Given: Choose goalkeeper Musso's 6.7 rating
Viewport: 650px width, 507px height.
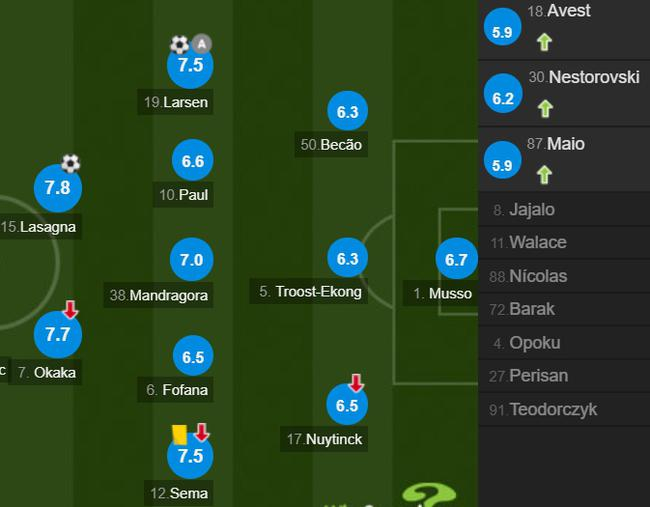Looking at the screenshot, I should point(456,260).
